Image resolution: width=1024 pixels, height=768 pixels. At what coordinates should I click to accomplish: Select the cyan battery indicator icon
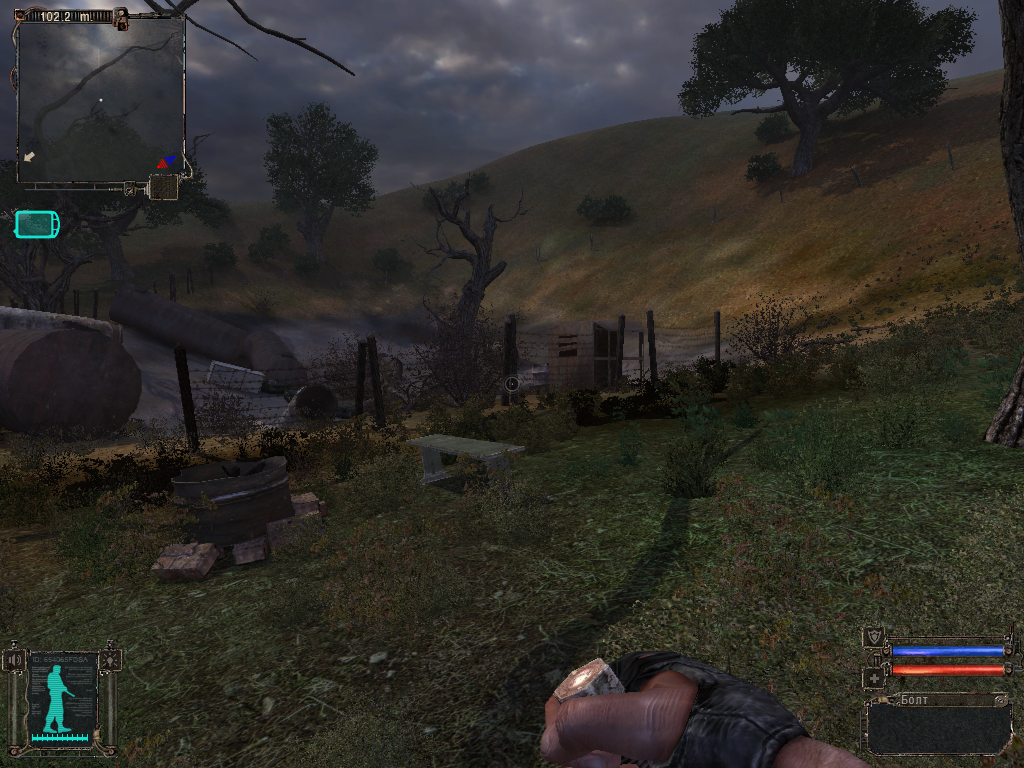pos(37,225)
